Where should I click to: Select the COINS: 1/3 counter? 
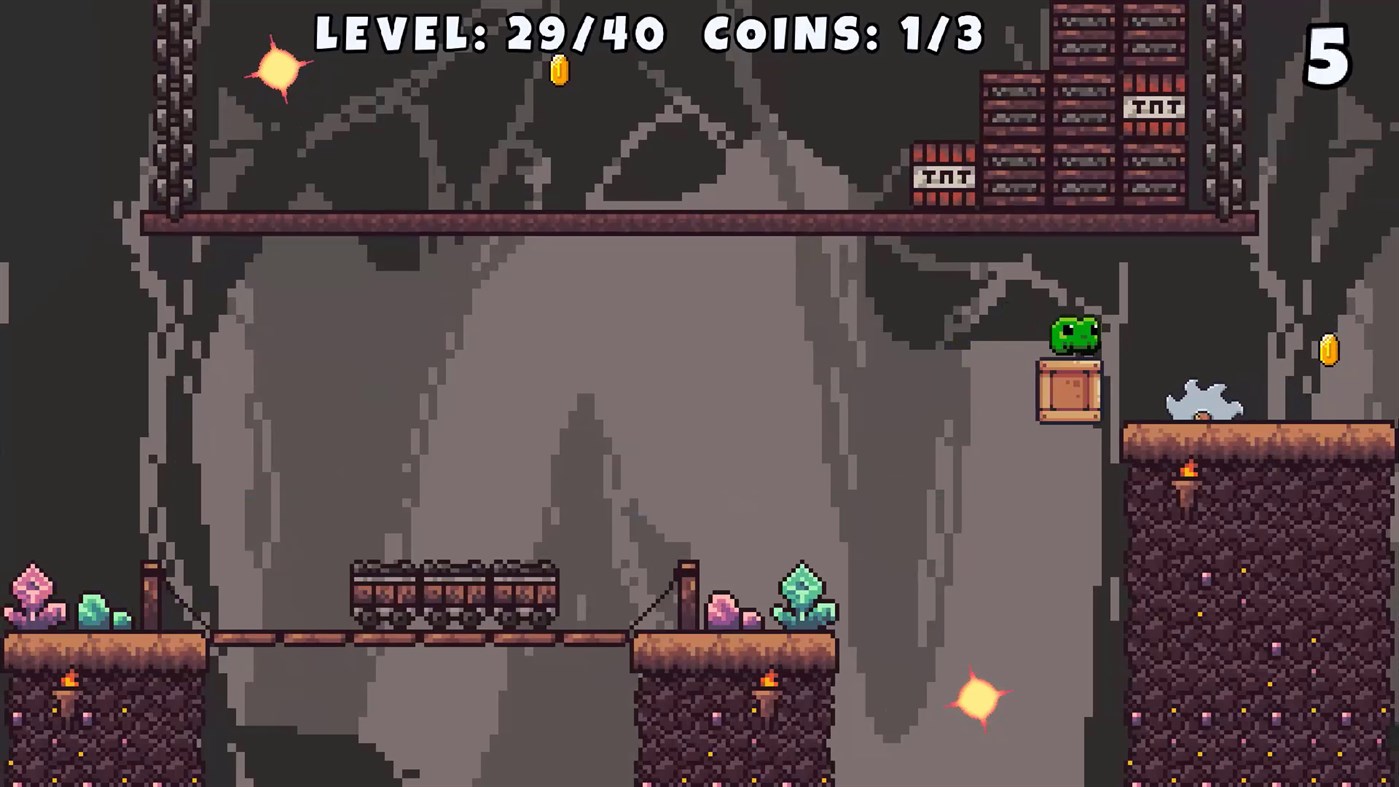click(843, 35)
